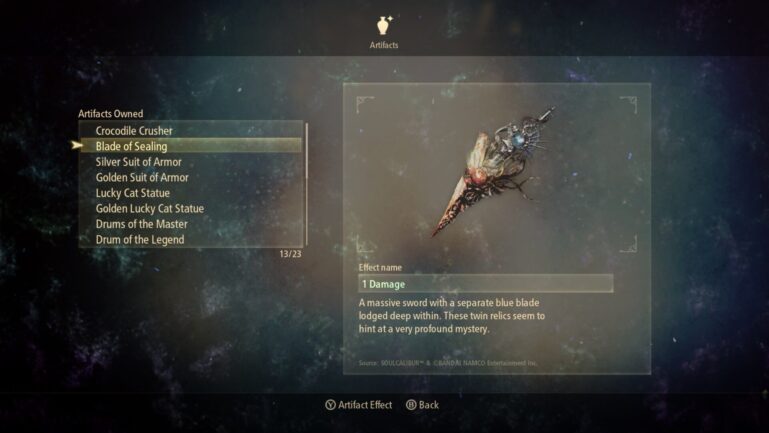Click the 1 Damage effect name field
769x433 pixels.
485,284
